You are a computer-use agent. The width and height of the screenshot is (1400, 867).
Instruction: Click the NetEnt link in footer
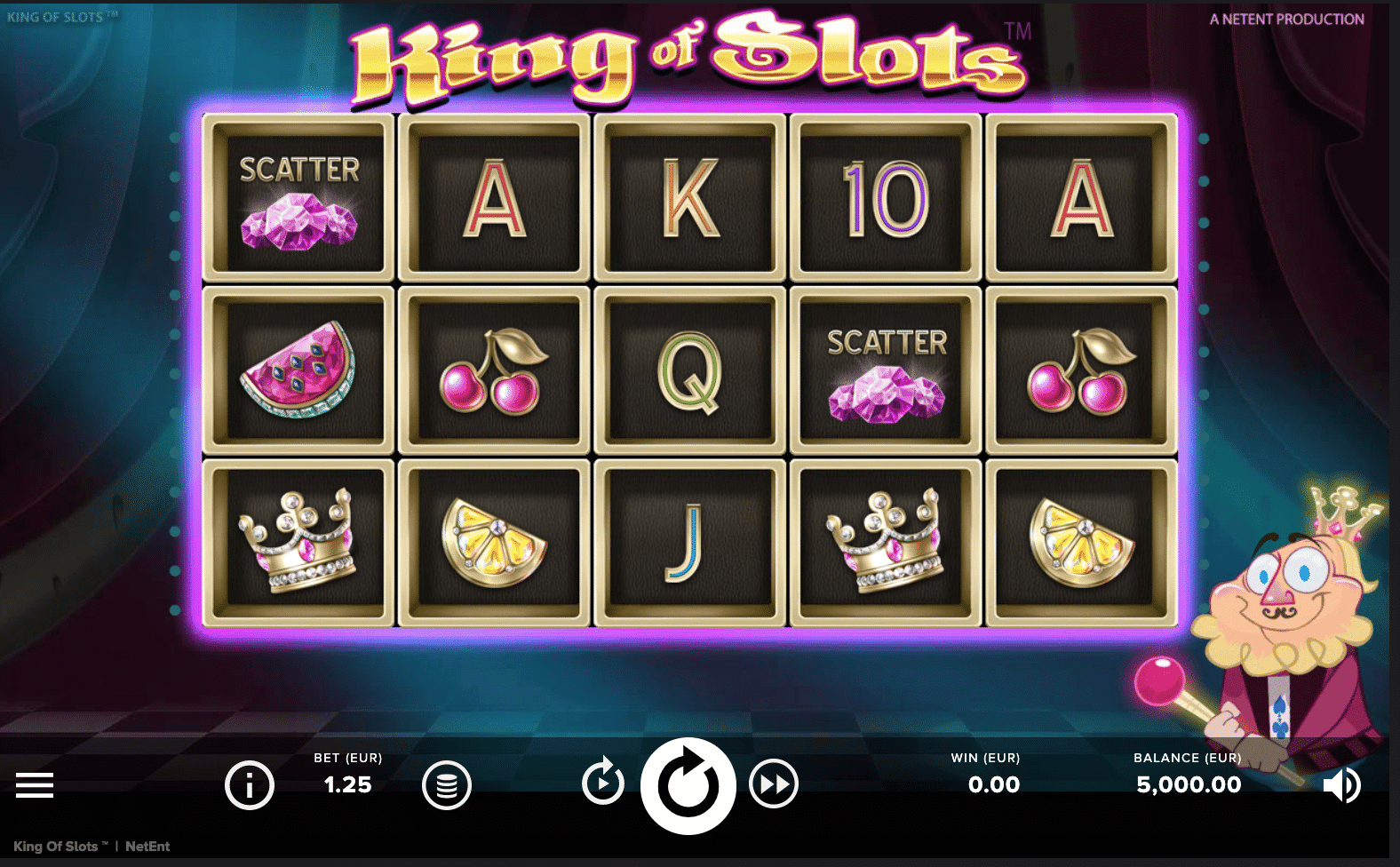coord(148,847)
